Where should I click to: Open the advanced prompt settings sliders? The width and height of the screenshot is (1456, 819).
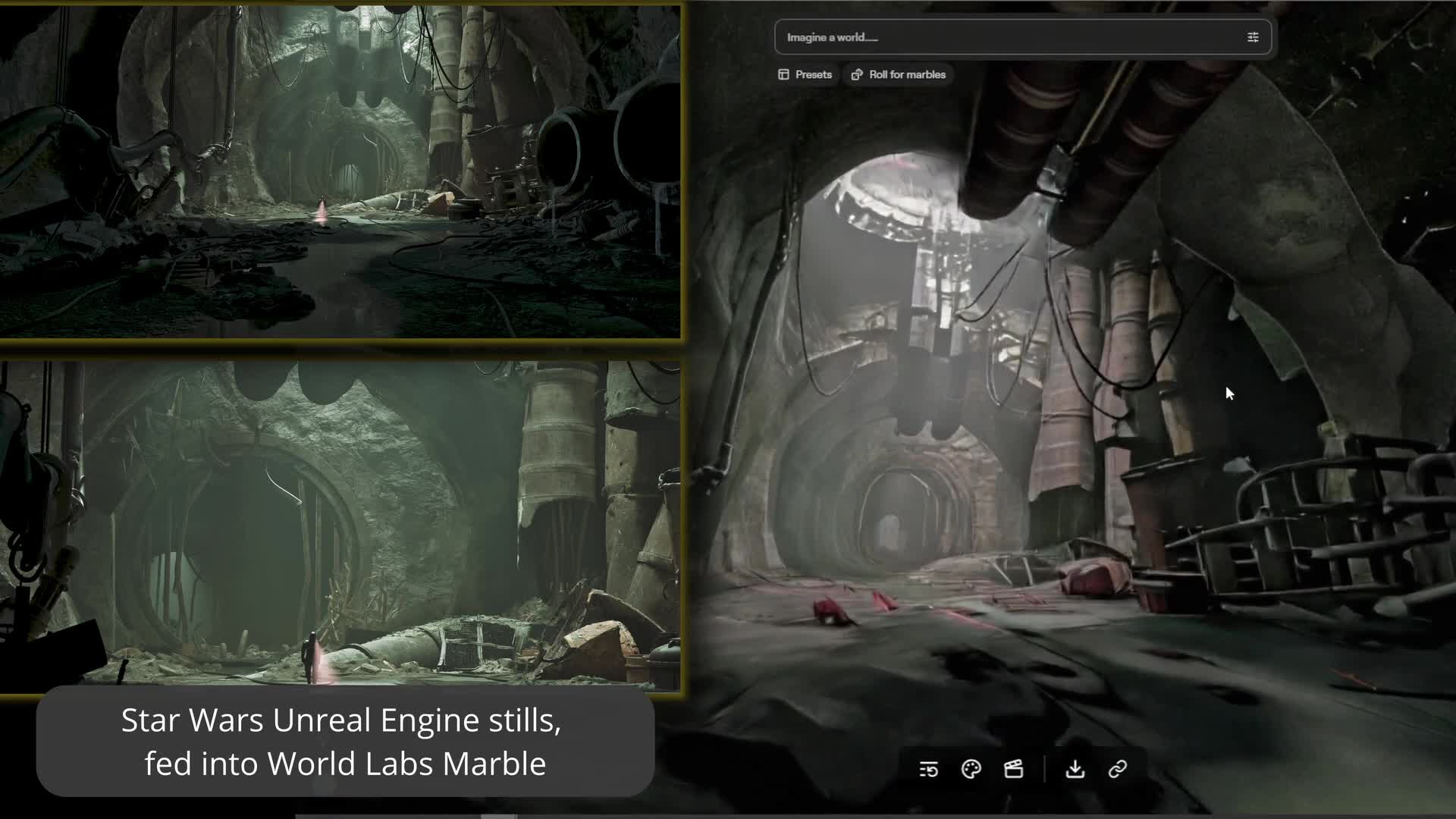coord(1253,36)
